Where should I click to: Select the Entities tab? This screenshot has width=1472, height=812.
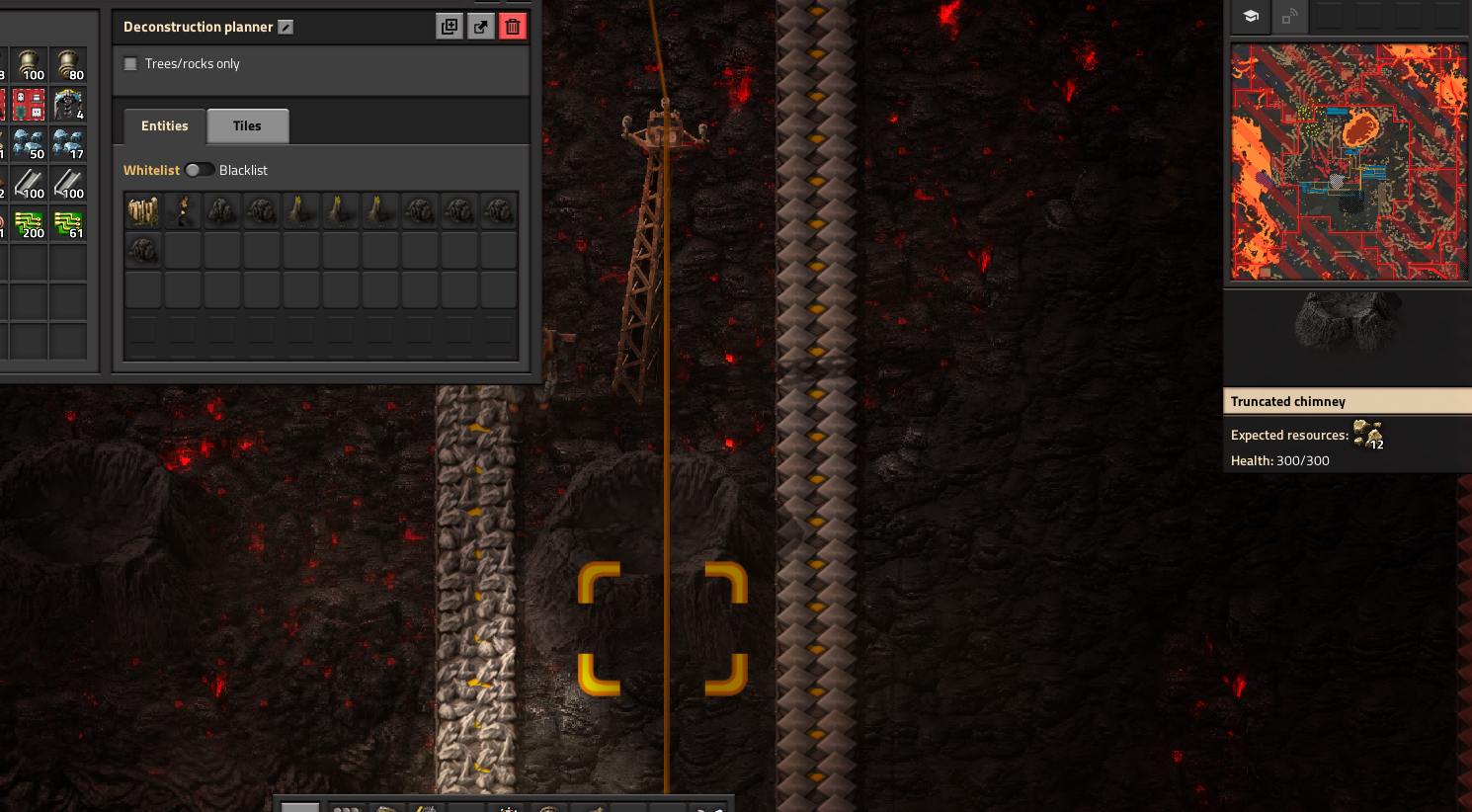164,126
